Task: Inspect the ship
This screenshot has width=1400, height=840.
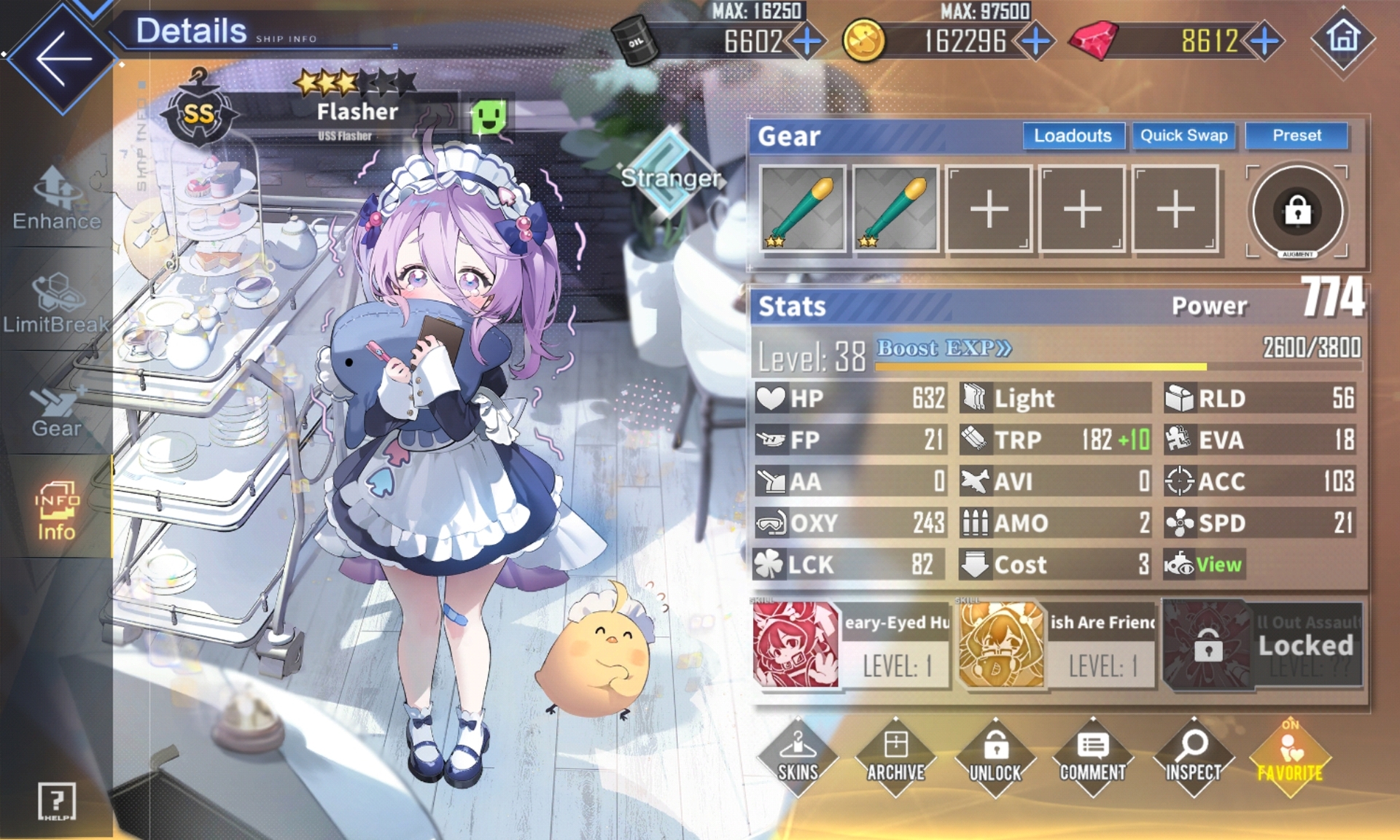Action: [1193, 757]
